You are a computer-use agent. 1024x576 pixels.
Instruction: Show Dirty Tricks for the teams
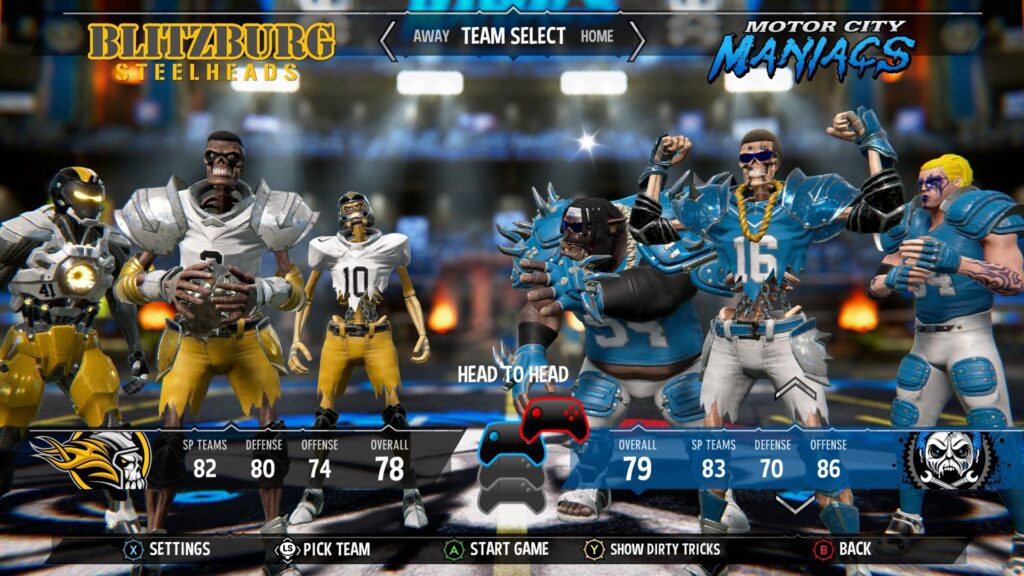click(x=653, y=549)
